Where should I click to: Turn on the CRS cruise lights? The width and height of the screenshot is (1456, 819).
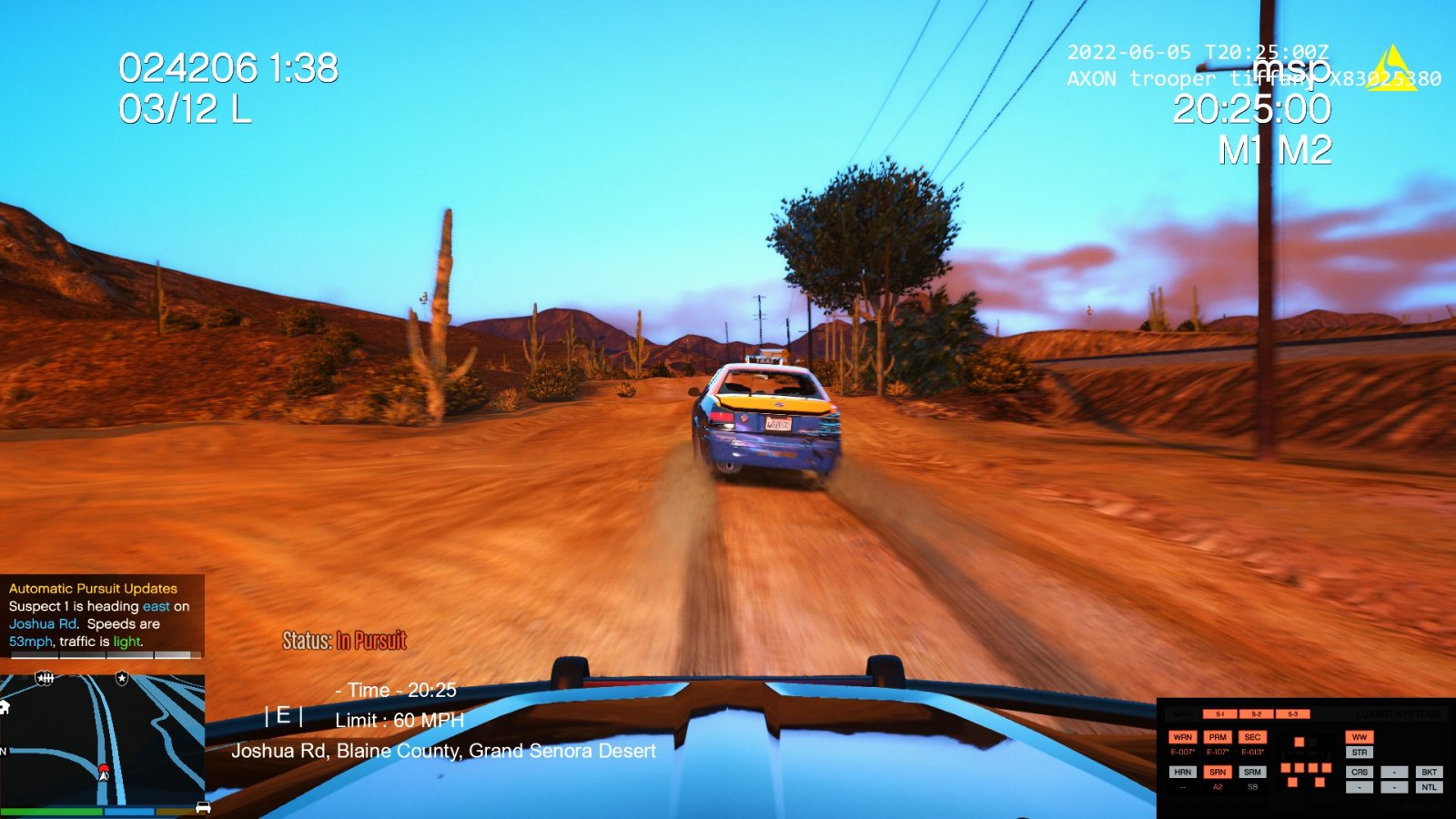(1360, 772)
